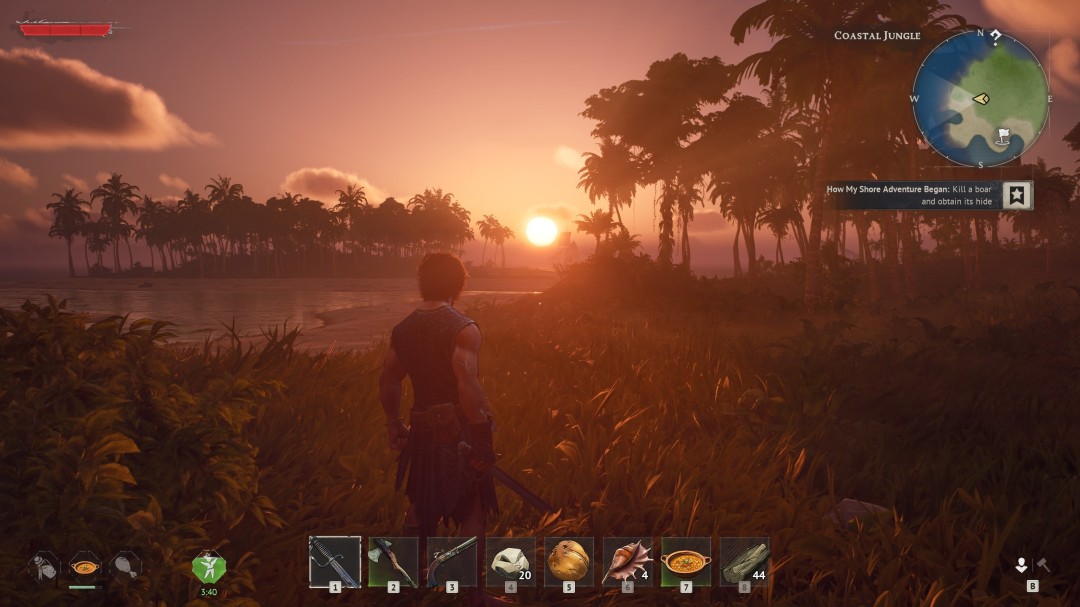This screenshot has height=607, width=1080.
Task: Open the star quest tracker icon
Action: (1017, 195)
